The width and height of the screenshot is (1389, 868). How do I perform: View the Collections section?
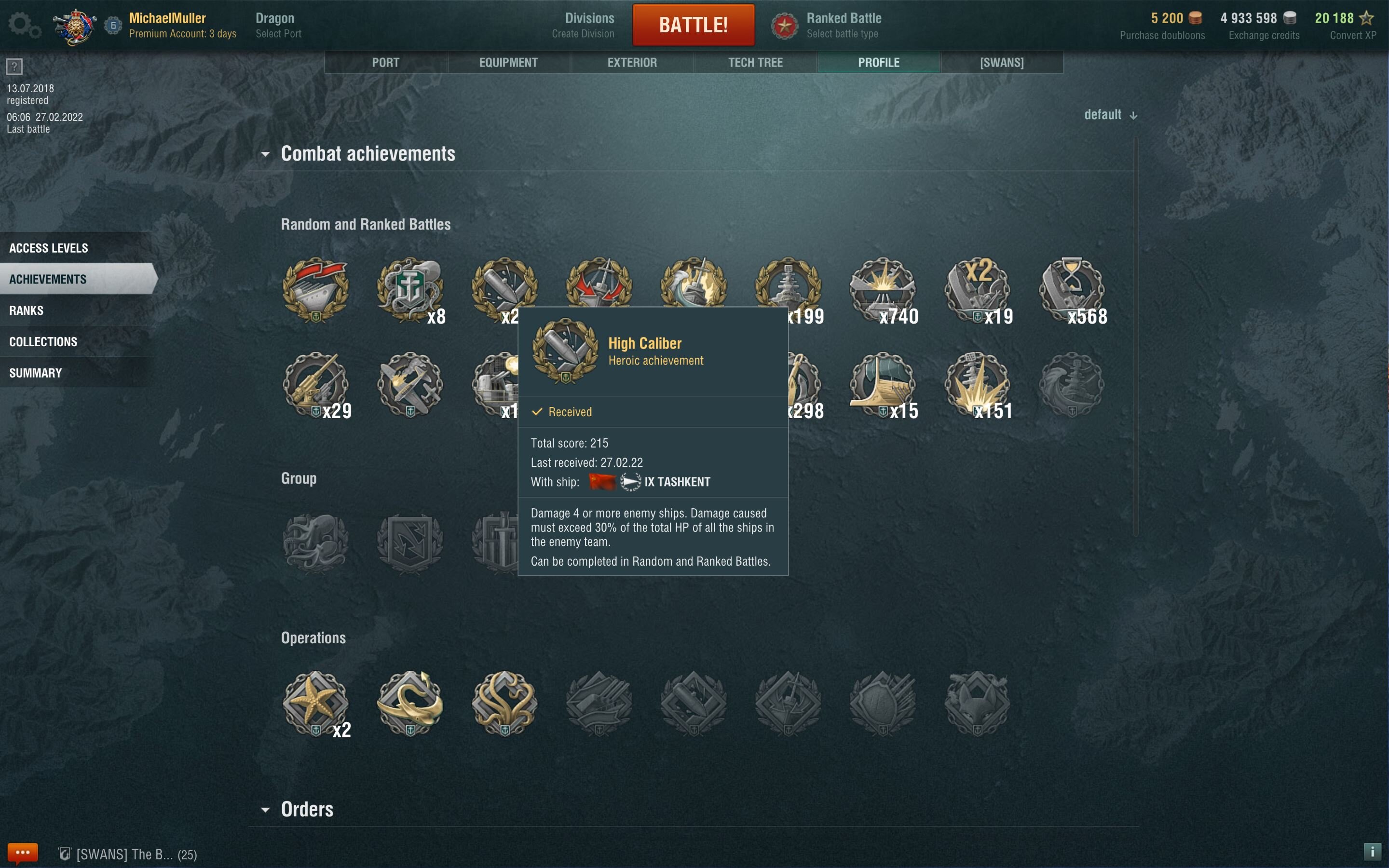[43, 341]
